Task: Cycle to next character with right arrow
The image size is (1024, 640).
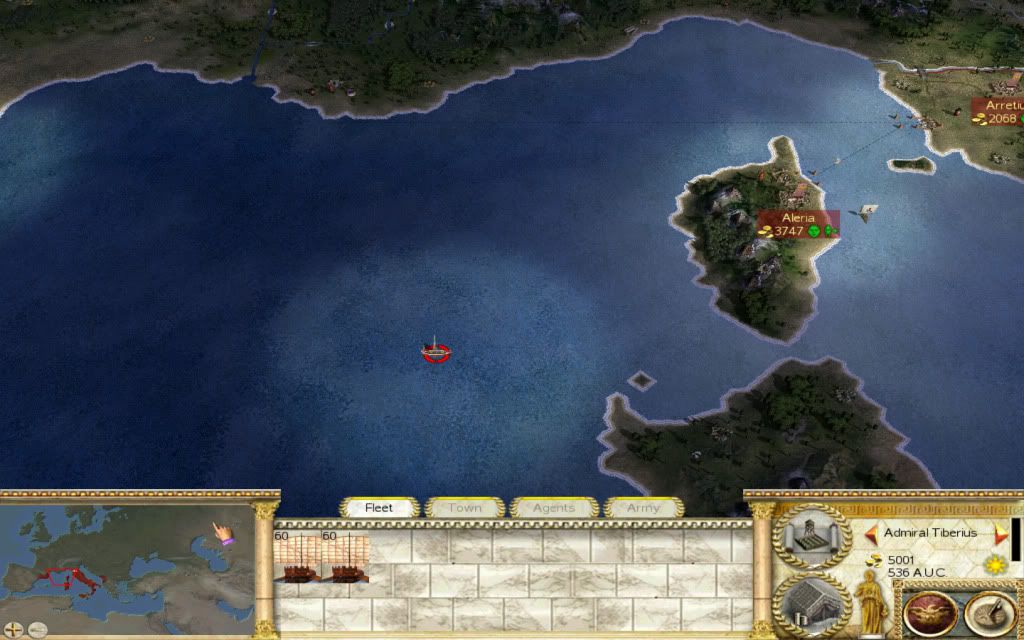Action: coord(998,533)
